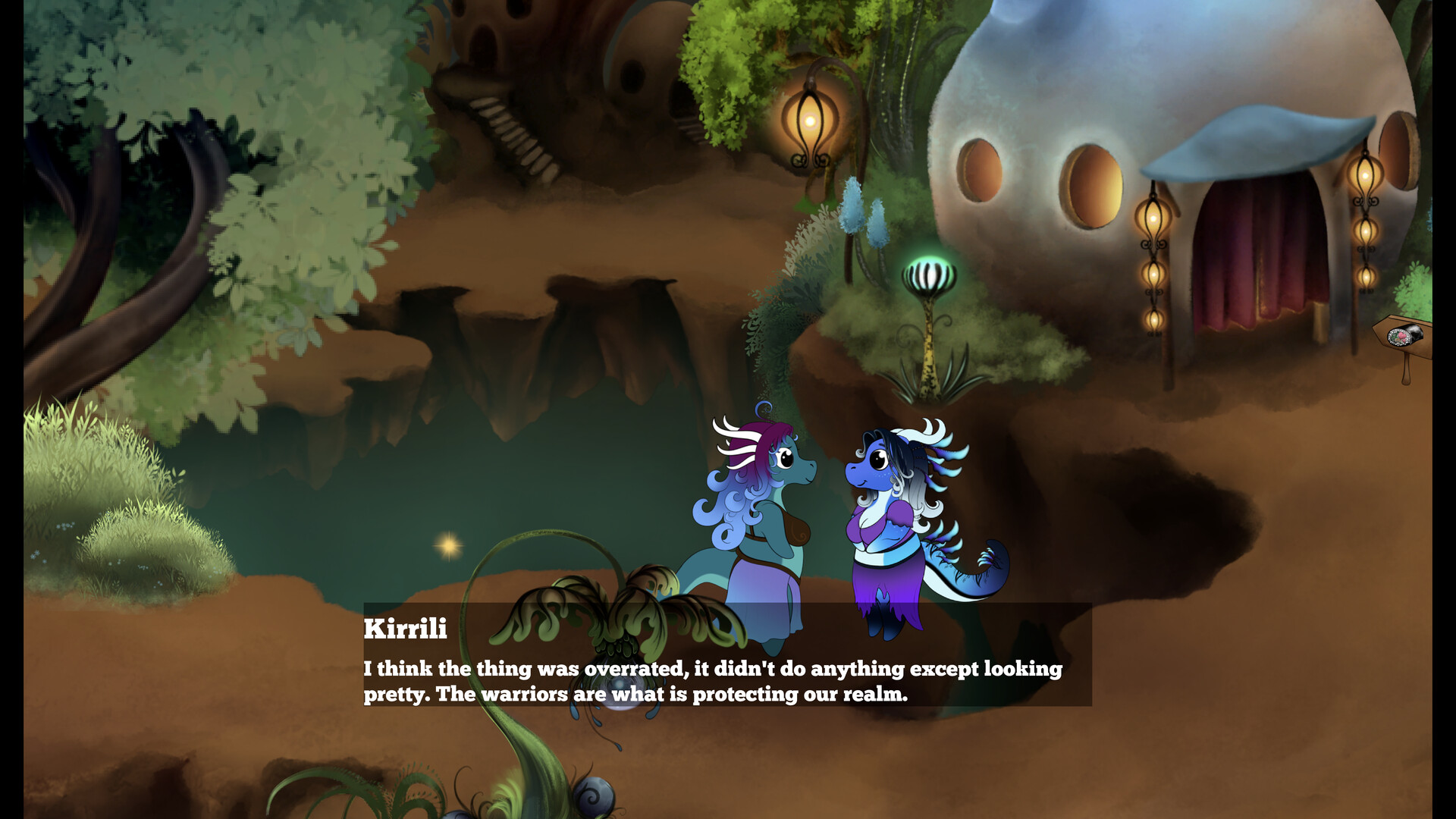Viewport: 1456px width, 819px height.
Task: Select the glowing striped orb plant
Action: click(x=928, y=275)
